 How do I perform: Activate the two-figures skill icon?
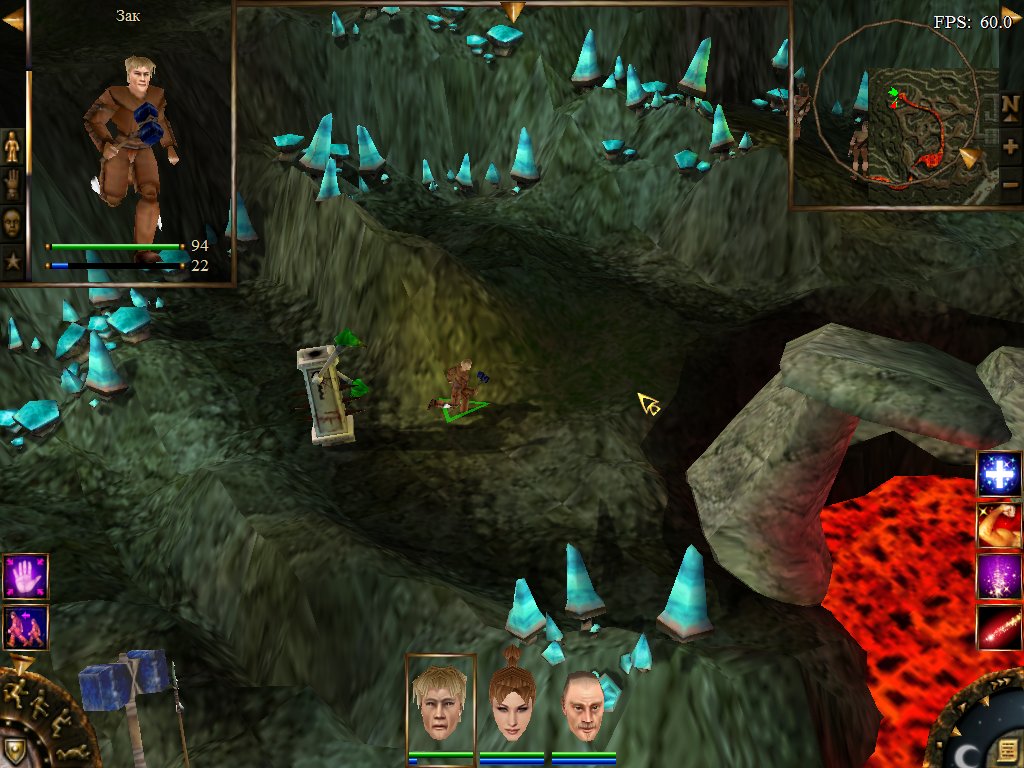click(25, 627)
